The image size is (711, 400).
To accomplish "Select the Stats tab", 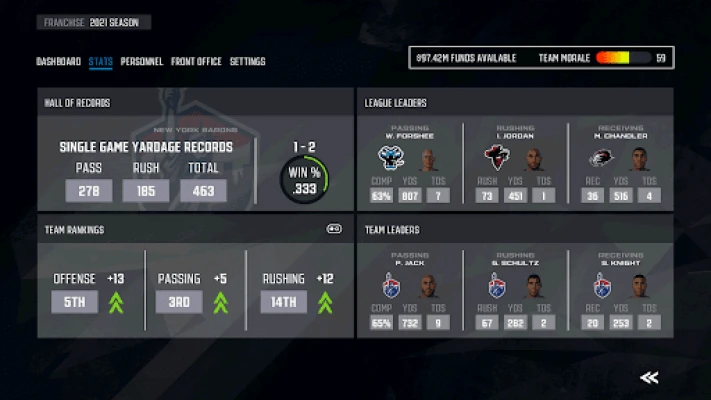I will (100, 62).
